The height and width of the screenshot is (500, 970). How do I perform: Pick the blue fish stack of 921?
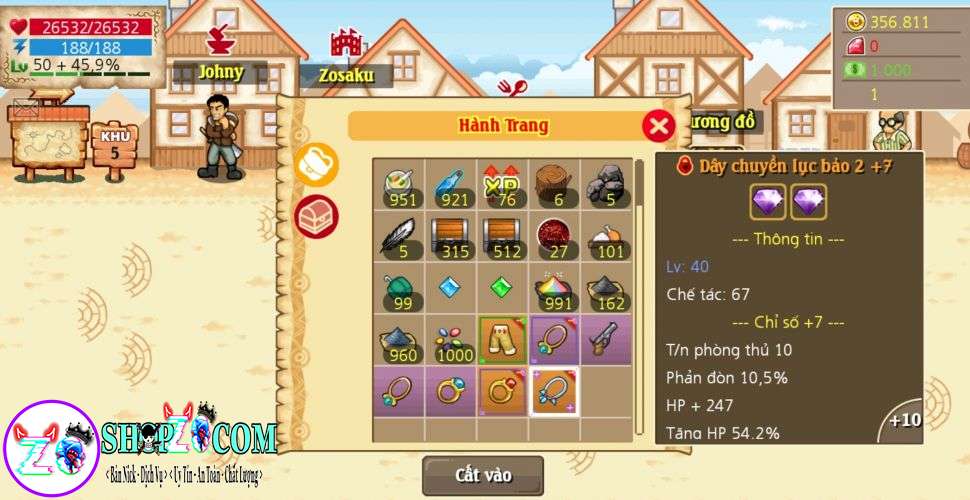tap(452, 183)
